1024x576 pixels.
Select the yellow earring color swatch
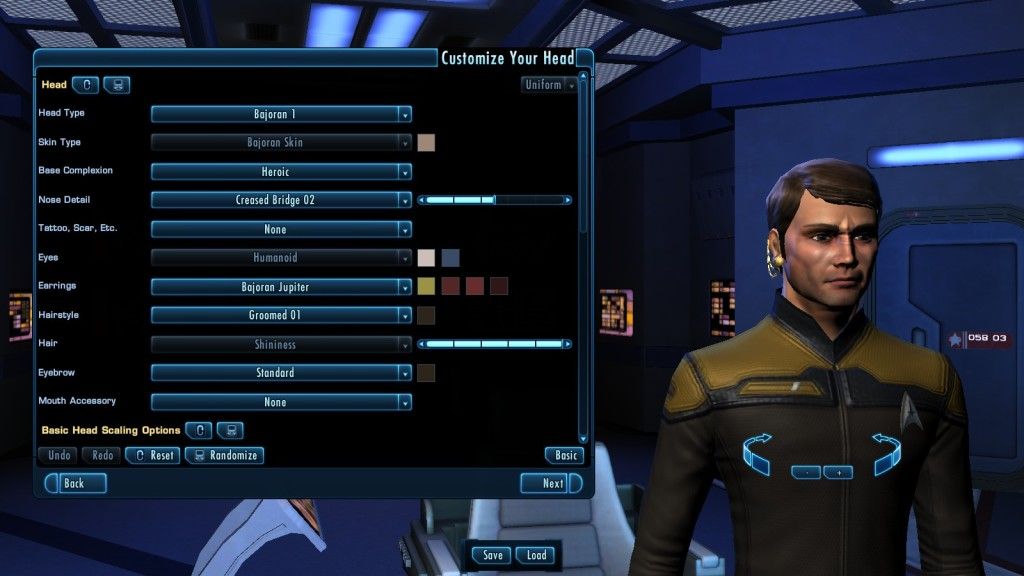tap(426, 287)
